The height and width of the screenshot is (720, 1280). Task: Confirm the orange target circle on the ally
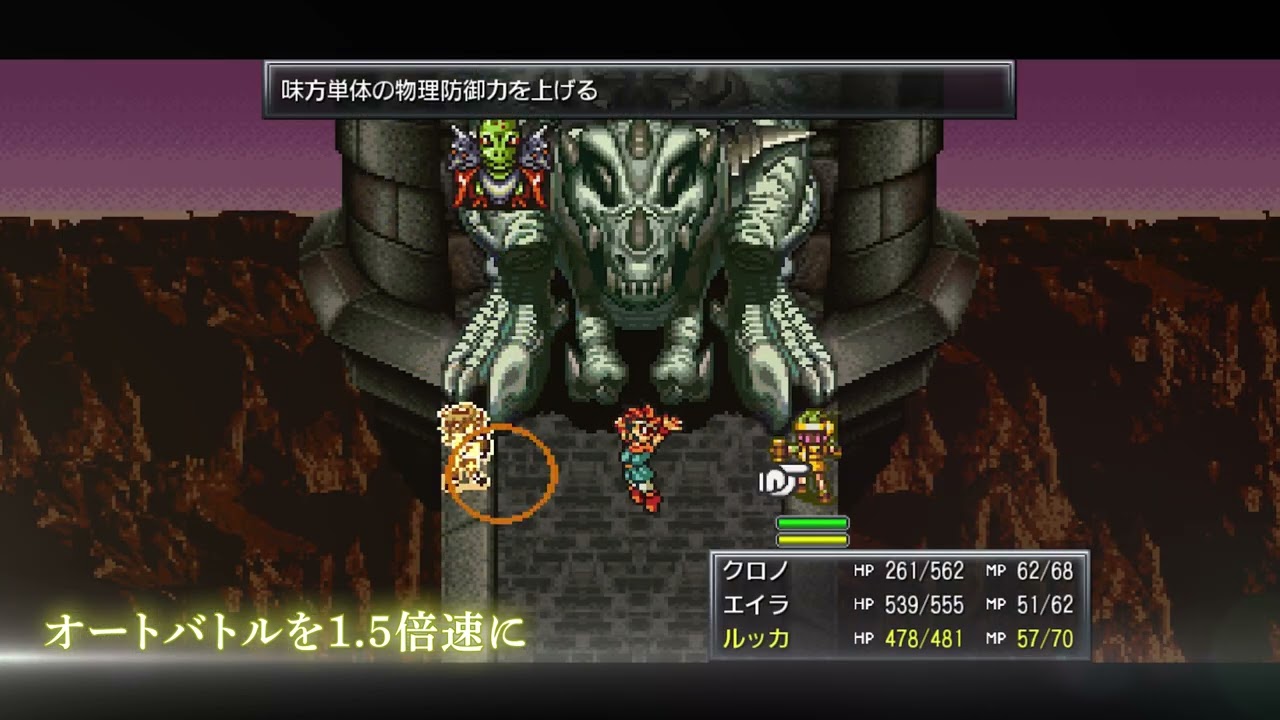click(x=499, y=473)
